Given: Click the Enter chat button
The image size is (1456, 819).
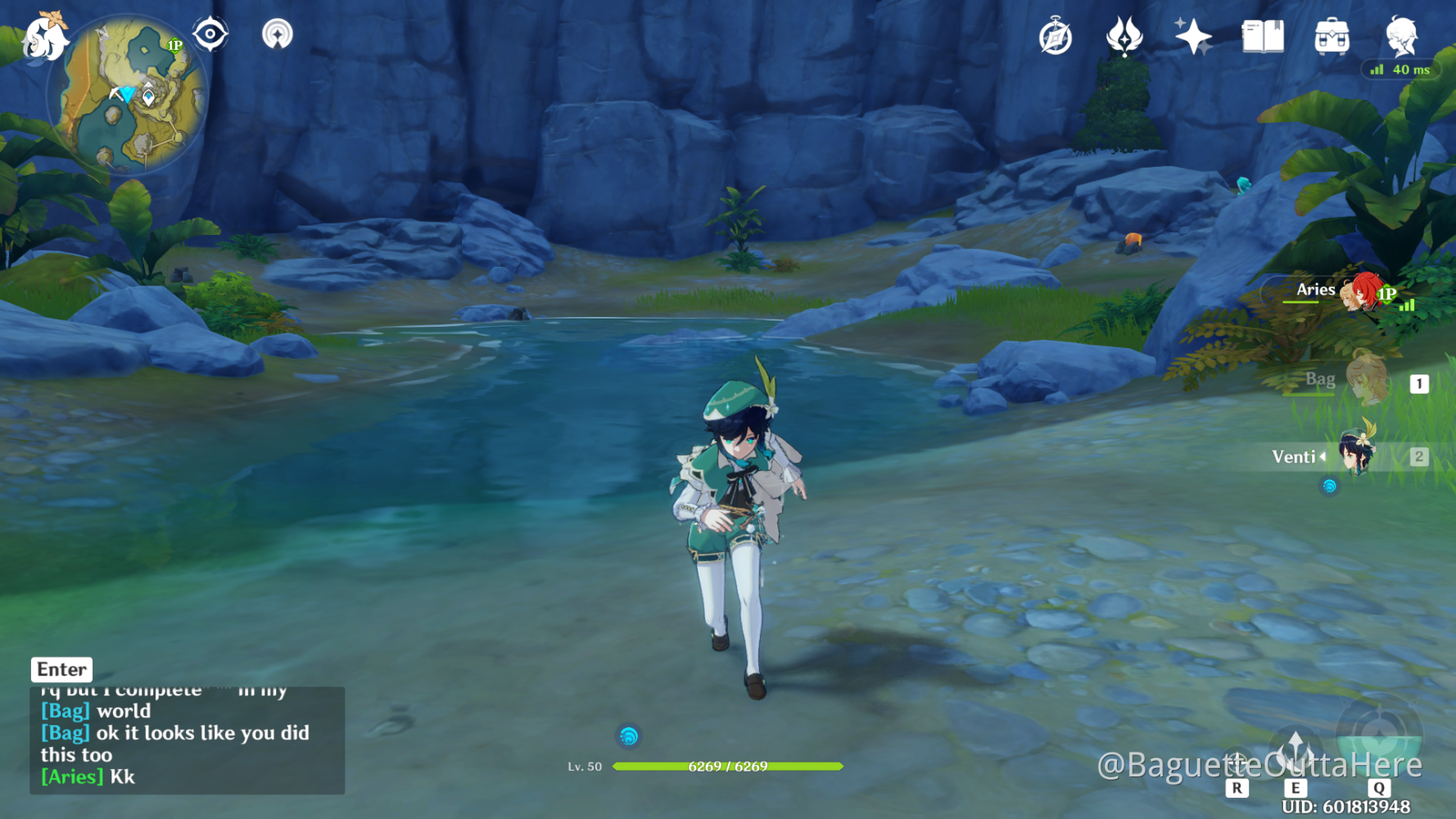Looking at the screenshot, I should pos(61,669).
